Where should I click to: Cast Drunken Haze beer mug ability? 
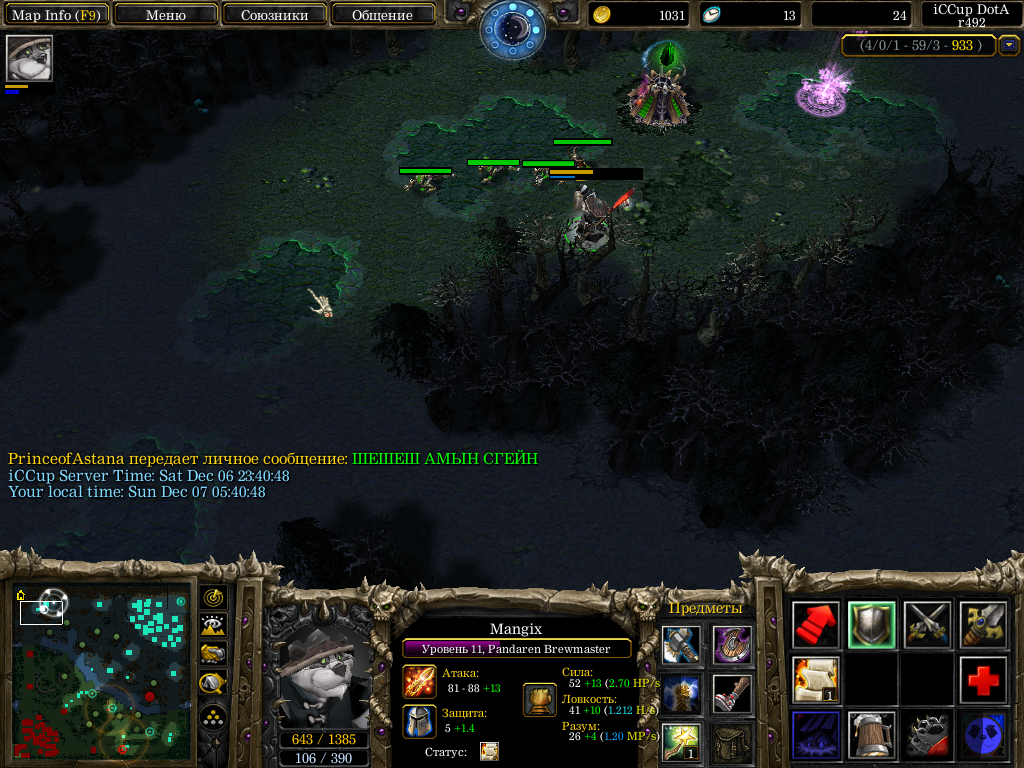(872, 736)
